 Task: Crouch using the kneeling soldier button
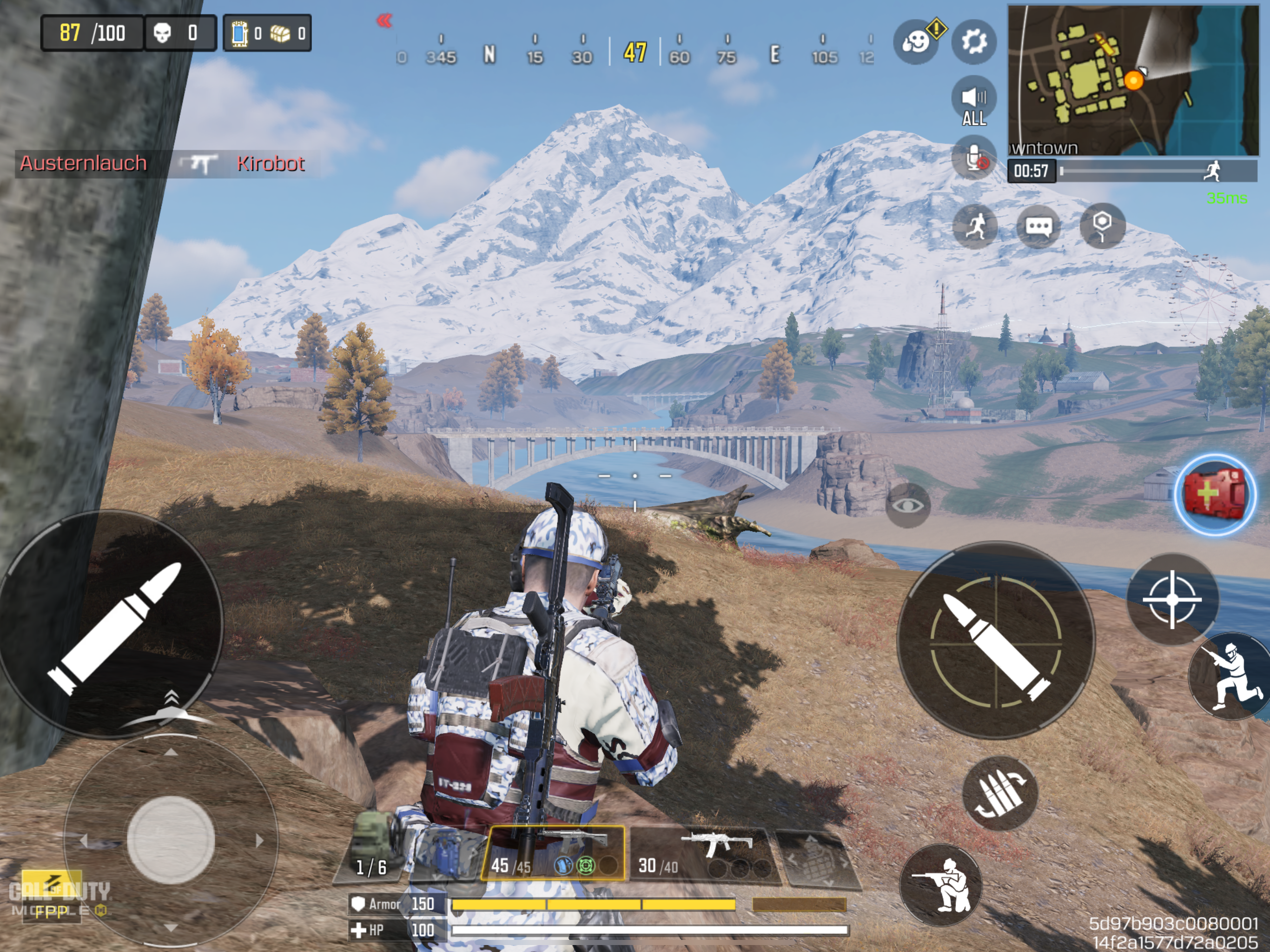coord(940,885)
